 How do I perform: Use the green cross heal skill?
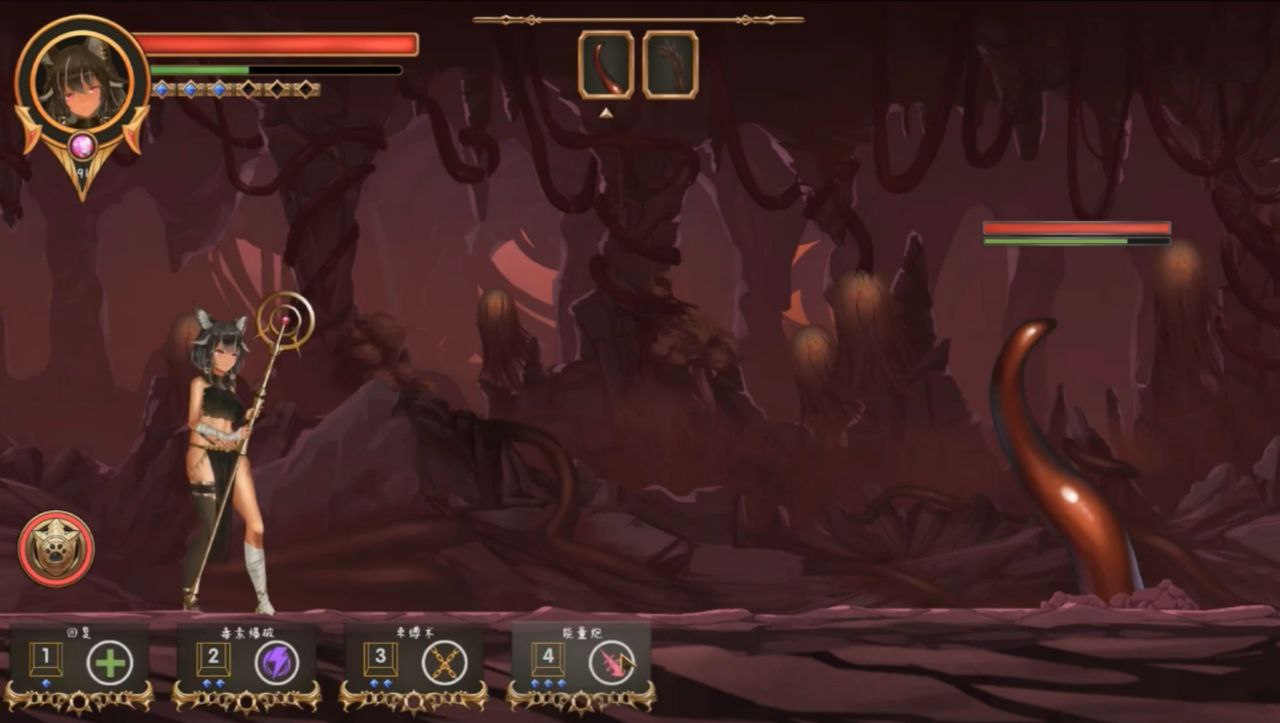point(110,662)
